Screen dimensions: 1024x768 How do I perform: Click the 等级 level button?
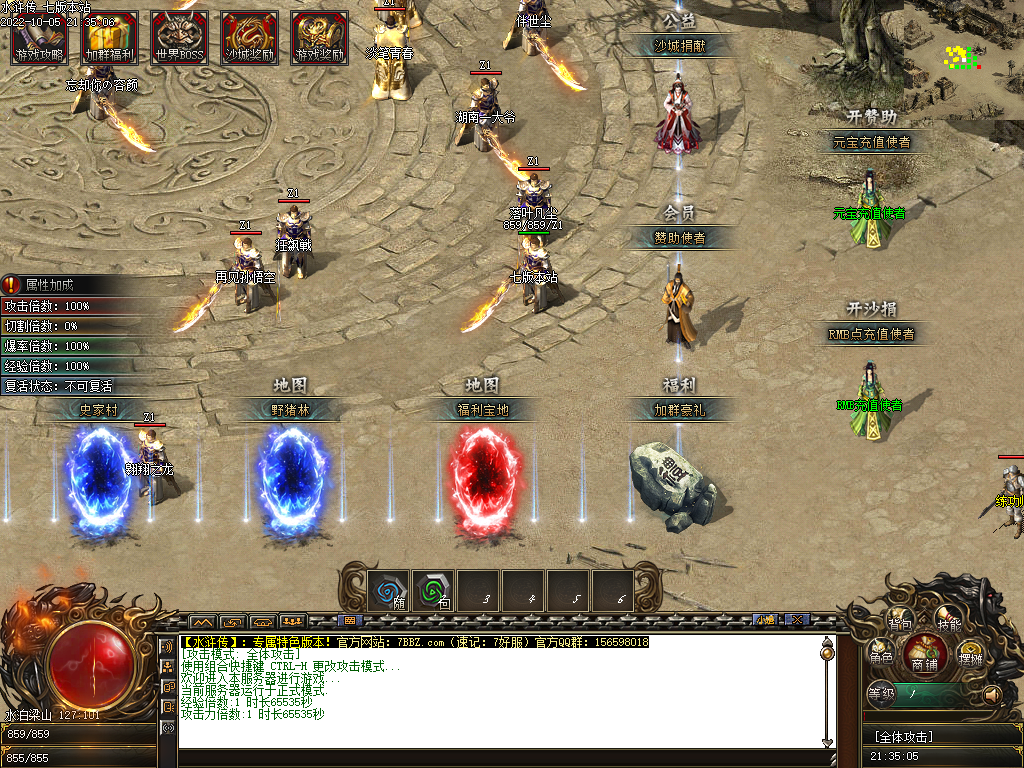click(881, 692)
